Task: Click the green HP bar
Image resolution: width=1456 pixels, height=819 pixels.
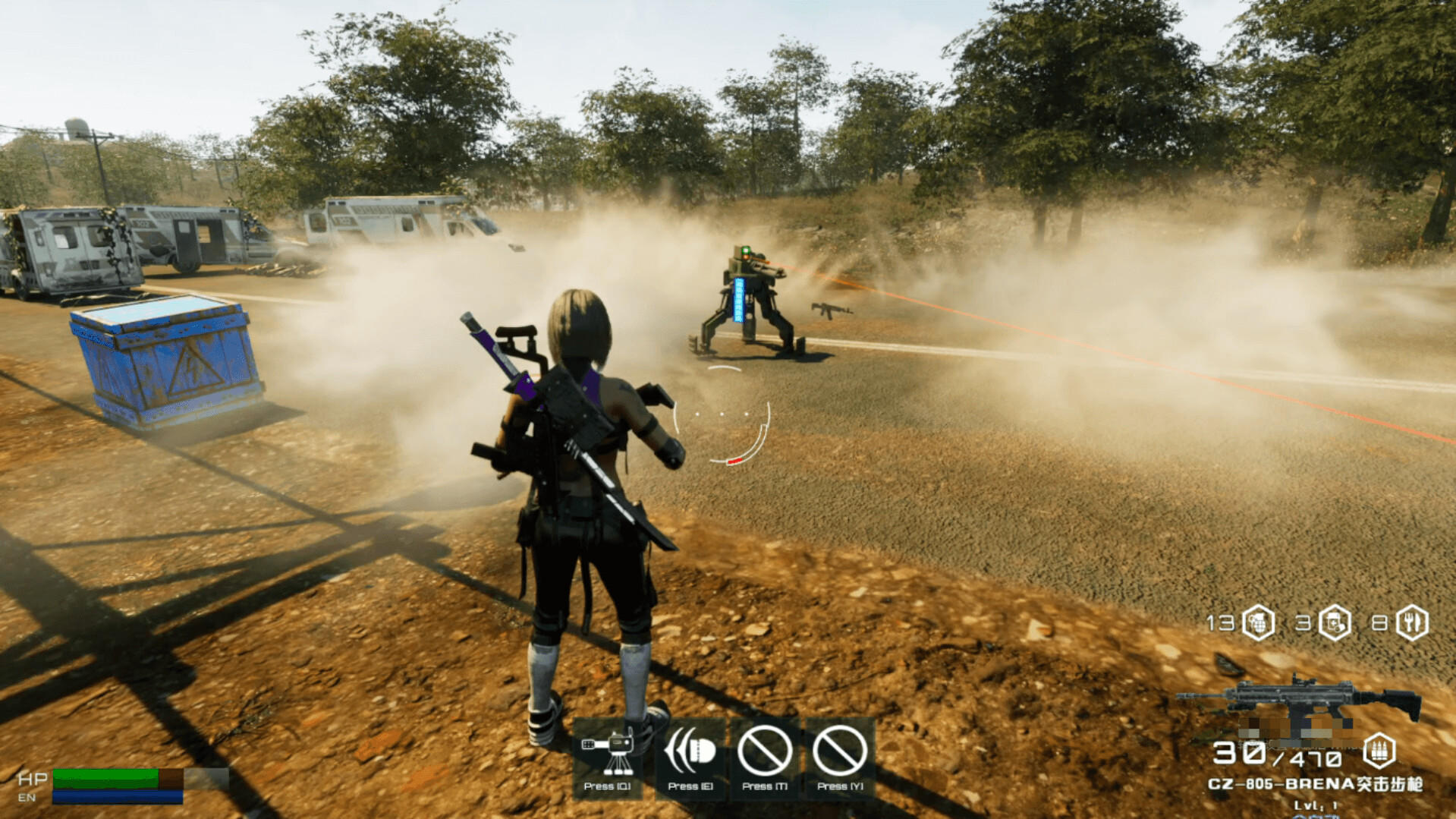Action: [x=106, y=780]
